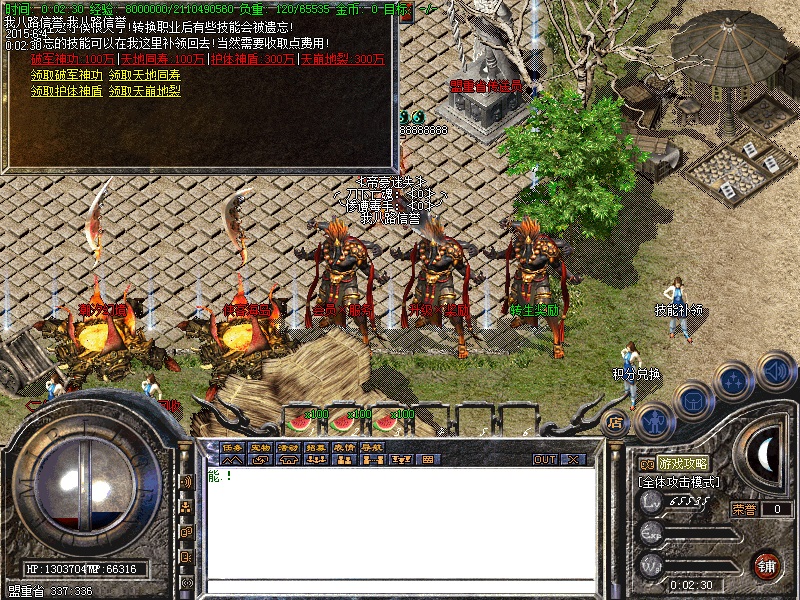800x600 pixels.
Task: Open the bag orb icon
Action: tap(692, 402)
